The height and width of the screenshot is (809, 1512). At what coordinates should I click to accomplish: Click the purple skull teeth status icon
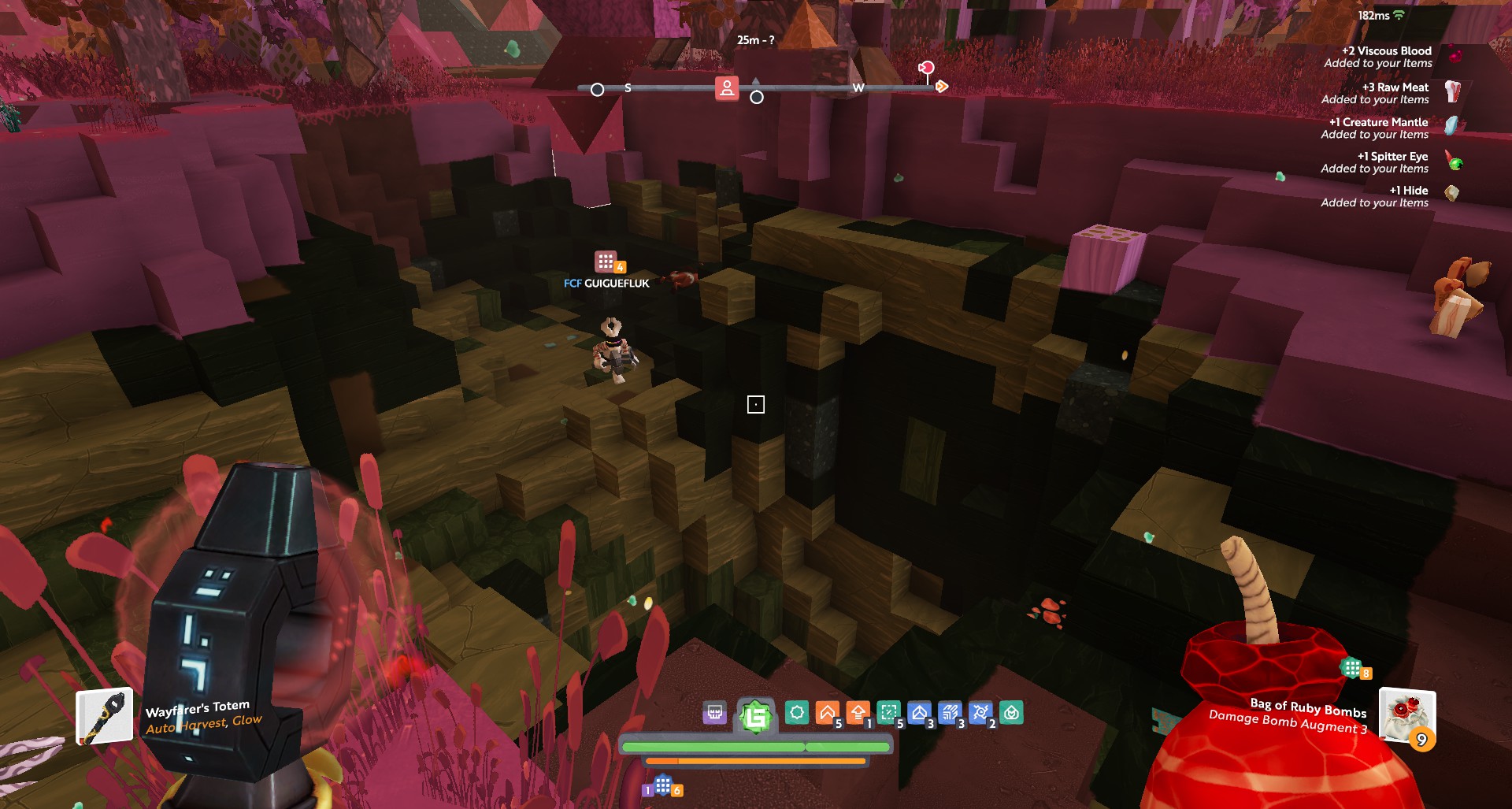click(x=714, y=713)
